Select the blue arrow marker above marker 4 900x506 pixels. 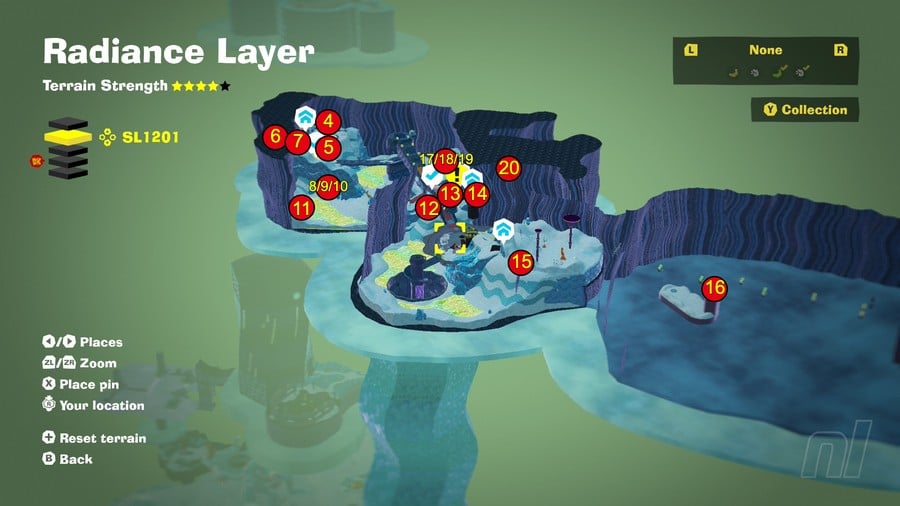click(x=304, y=114)
